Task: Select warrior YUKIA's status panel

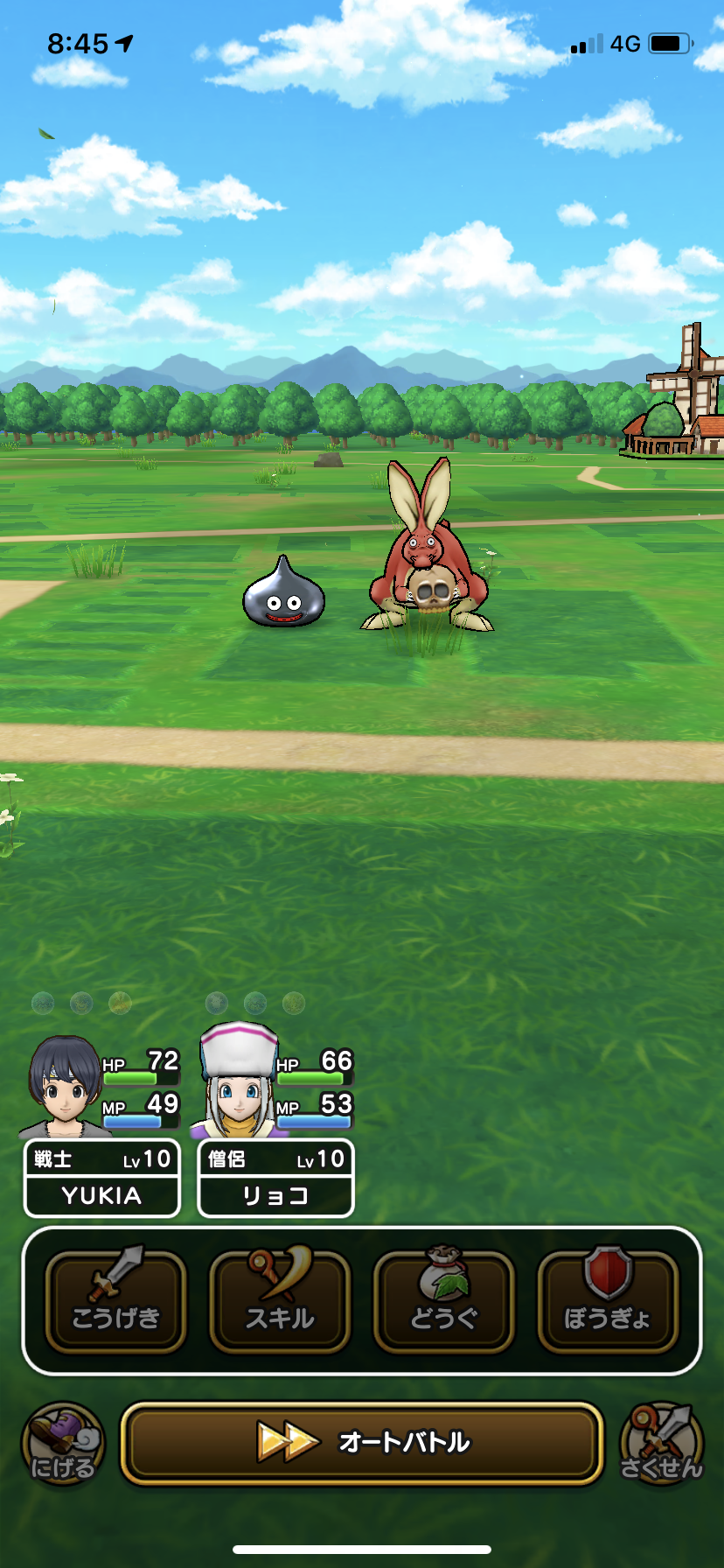Action: tap(101, 1177)
